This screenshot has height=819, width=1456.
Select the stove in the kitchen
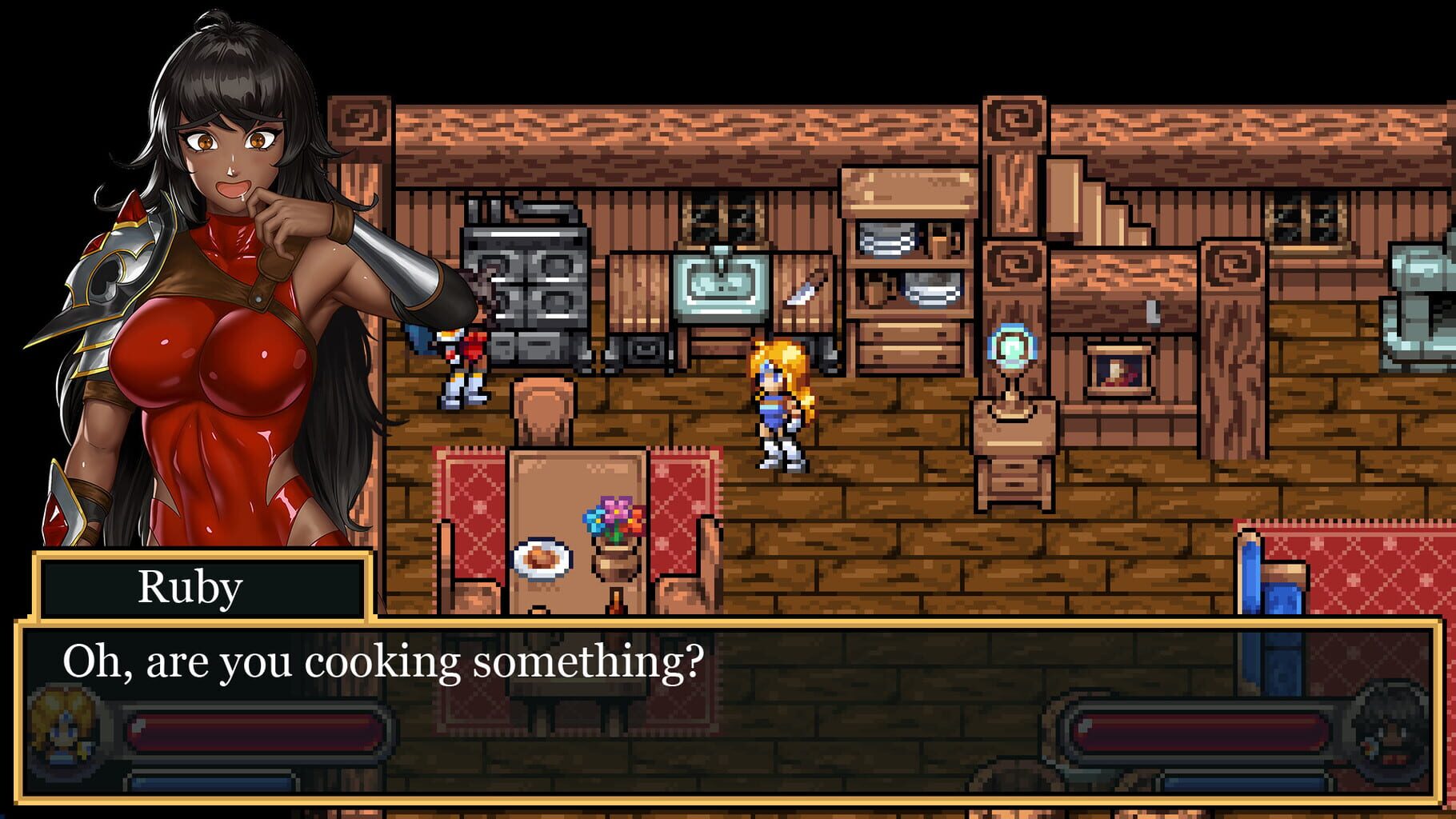tap(528, 280)
